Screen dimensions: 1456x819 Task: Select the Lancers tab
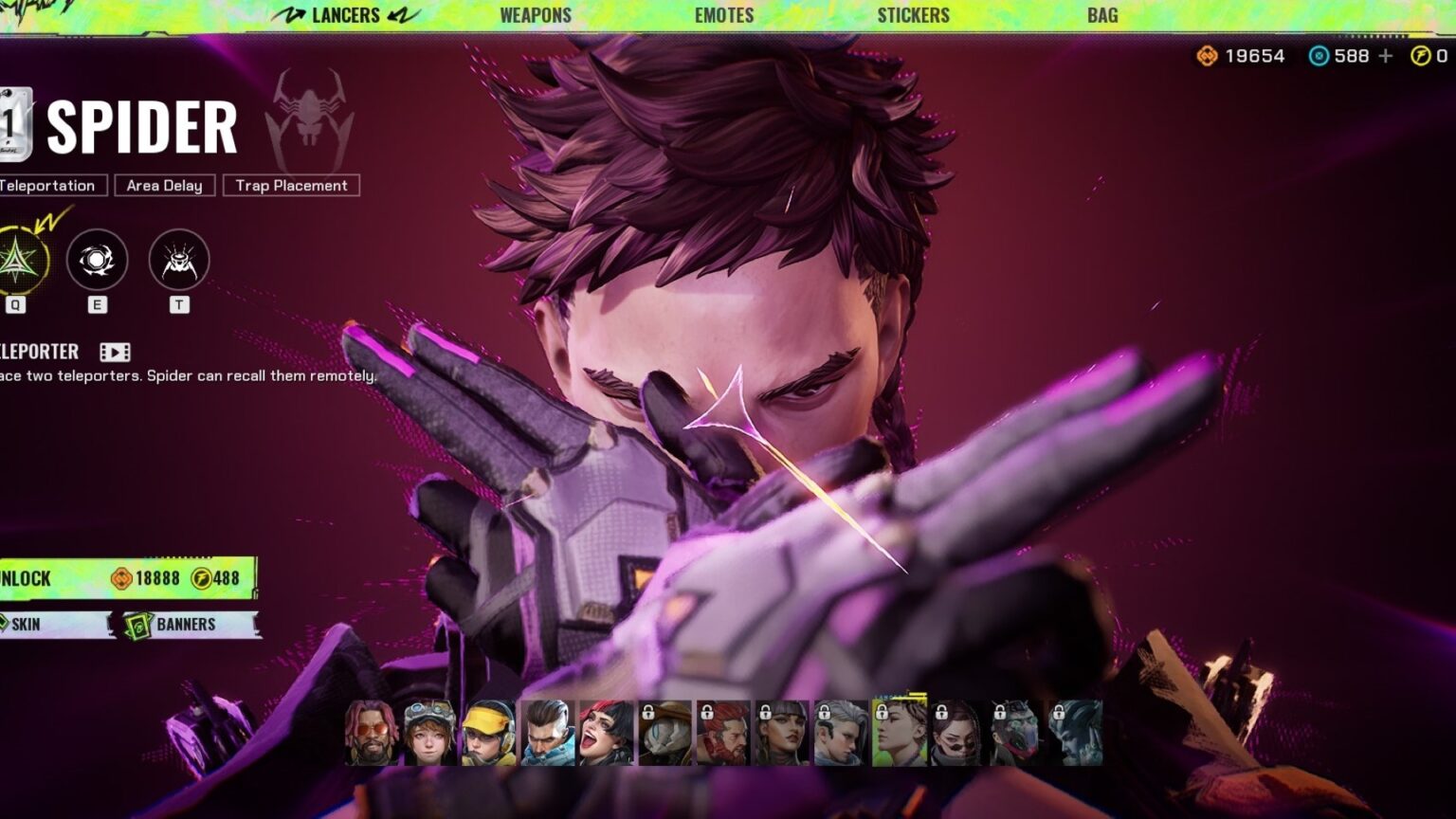pos(345,15)
